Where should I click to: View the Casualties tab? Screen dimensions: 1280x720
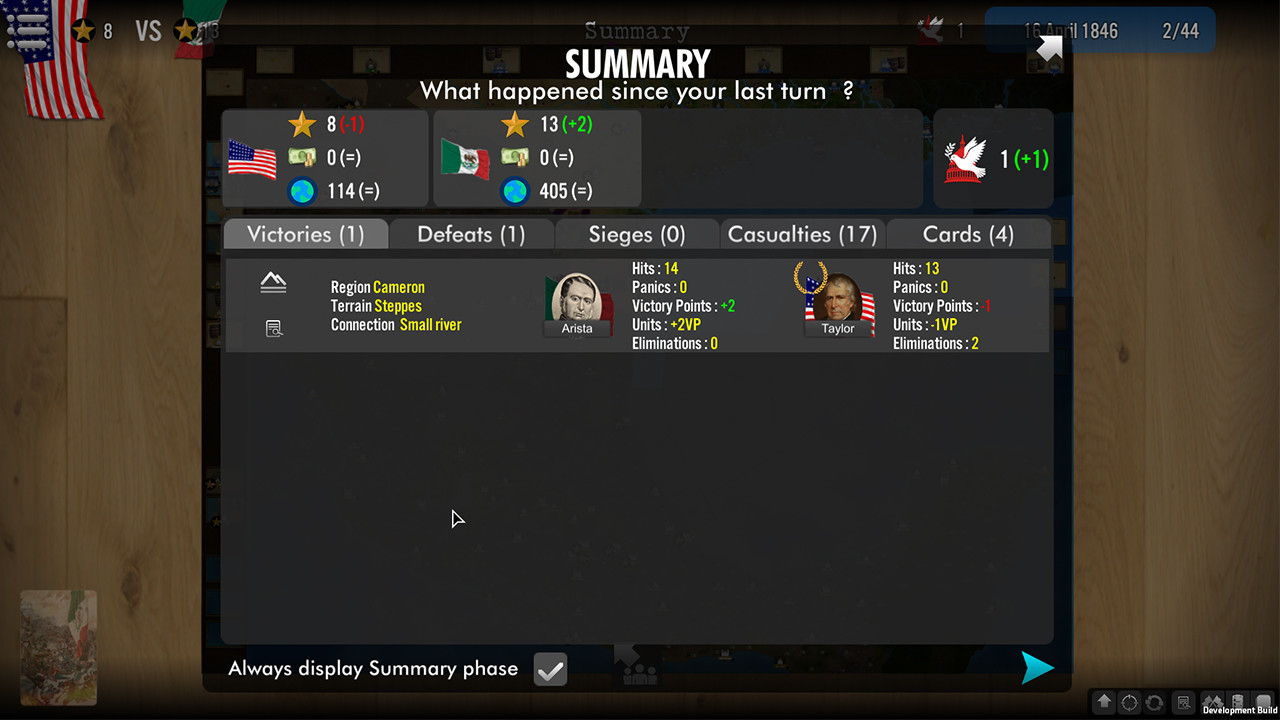pyautogui.click(x=802, y=234)
